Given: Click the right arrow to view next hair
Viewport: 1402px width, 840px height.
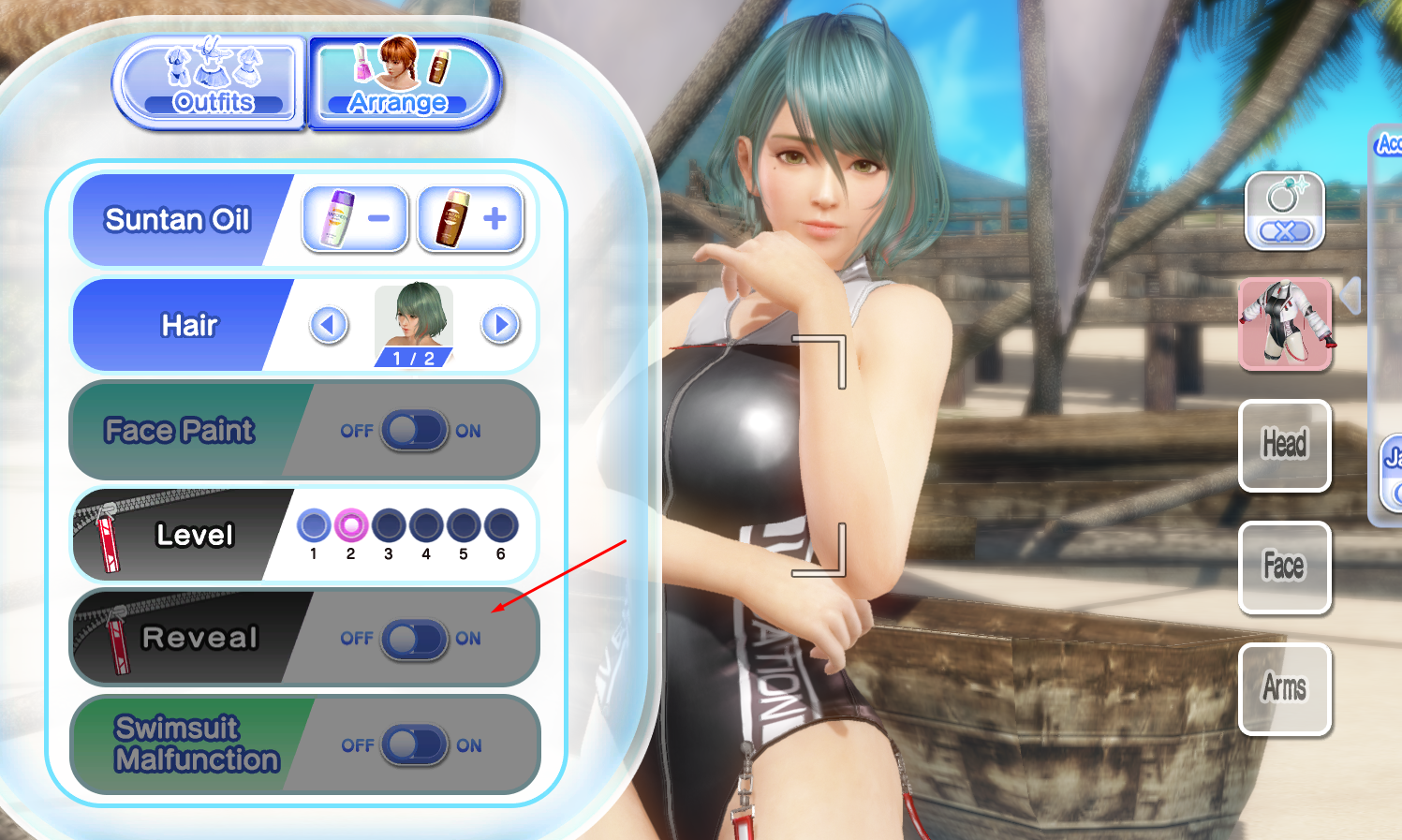Looking at the screenshot, I should pos(500,325).
